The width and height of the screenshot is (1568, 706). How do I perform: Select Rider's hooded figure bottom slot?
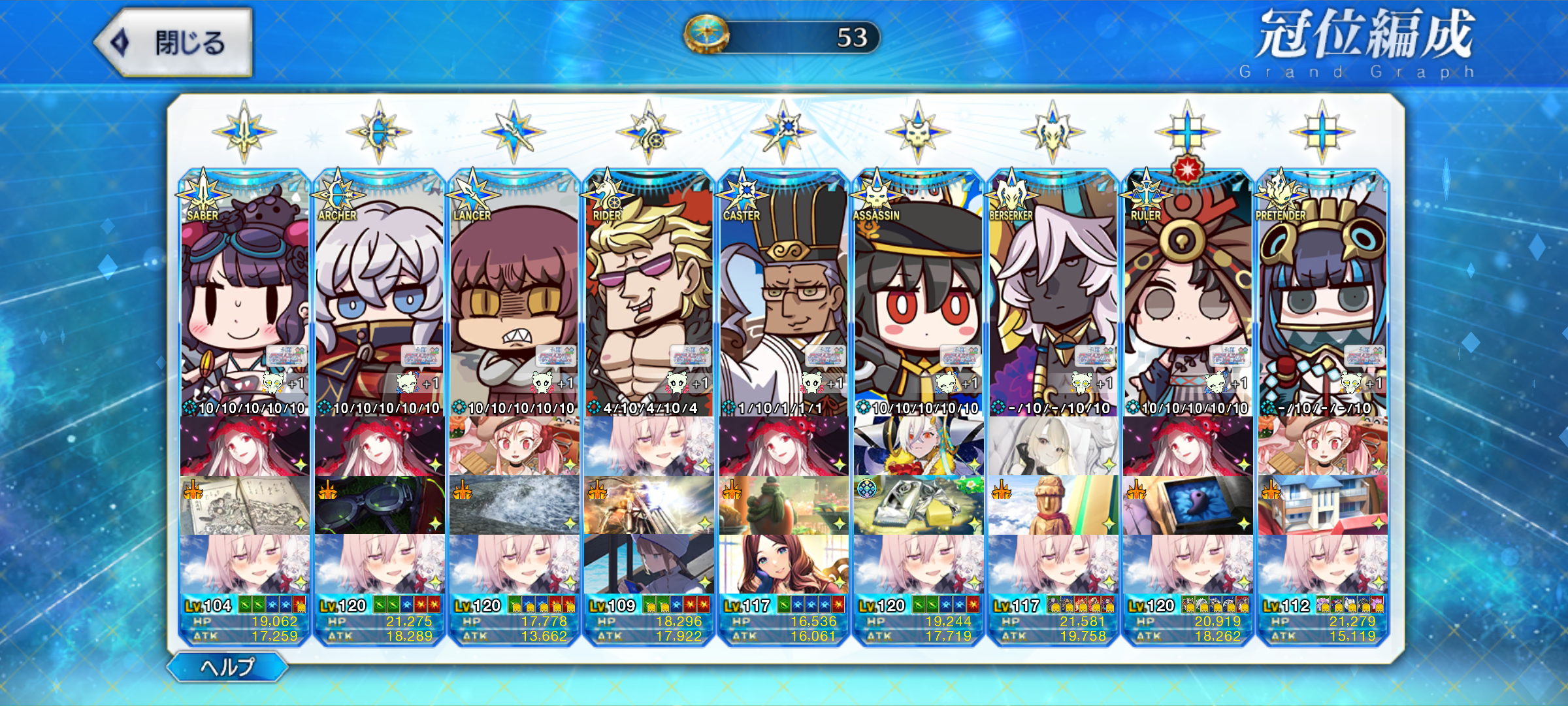click(649, 563)
